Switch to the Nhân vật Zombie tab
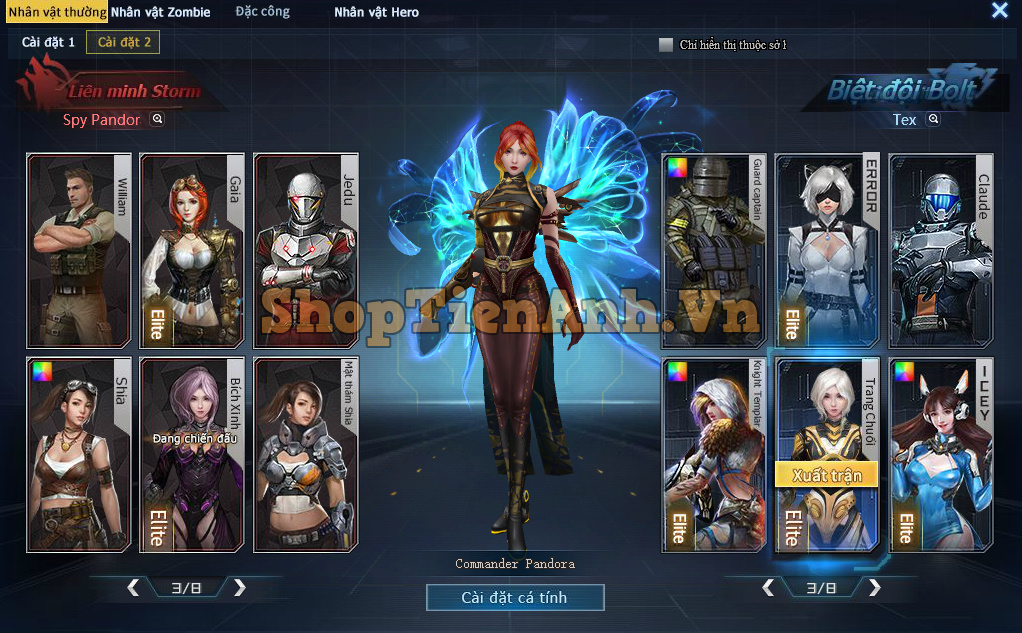Image resolution: width=1022 pixels, height=633 pixels. pos(161,13)
